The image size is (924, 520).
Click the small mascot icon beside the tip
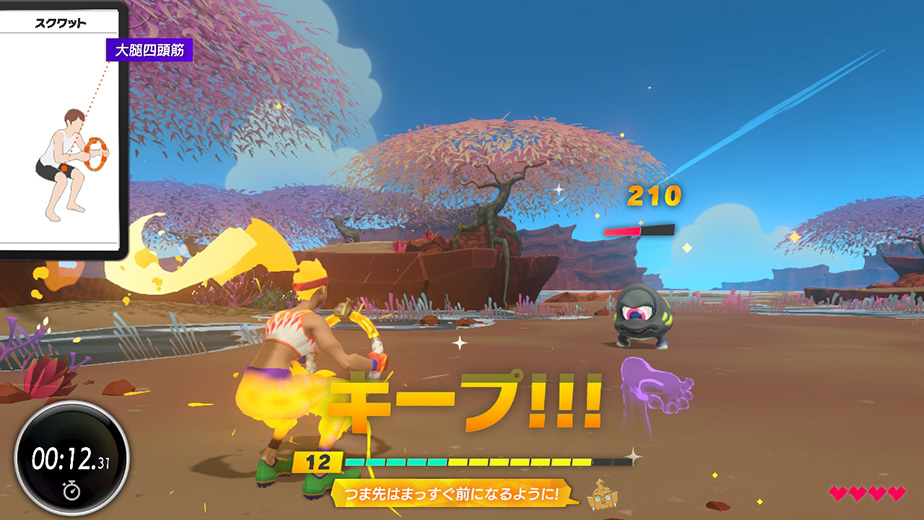tap(599, 494)
